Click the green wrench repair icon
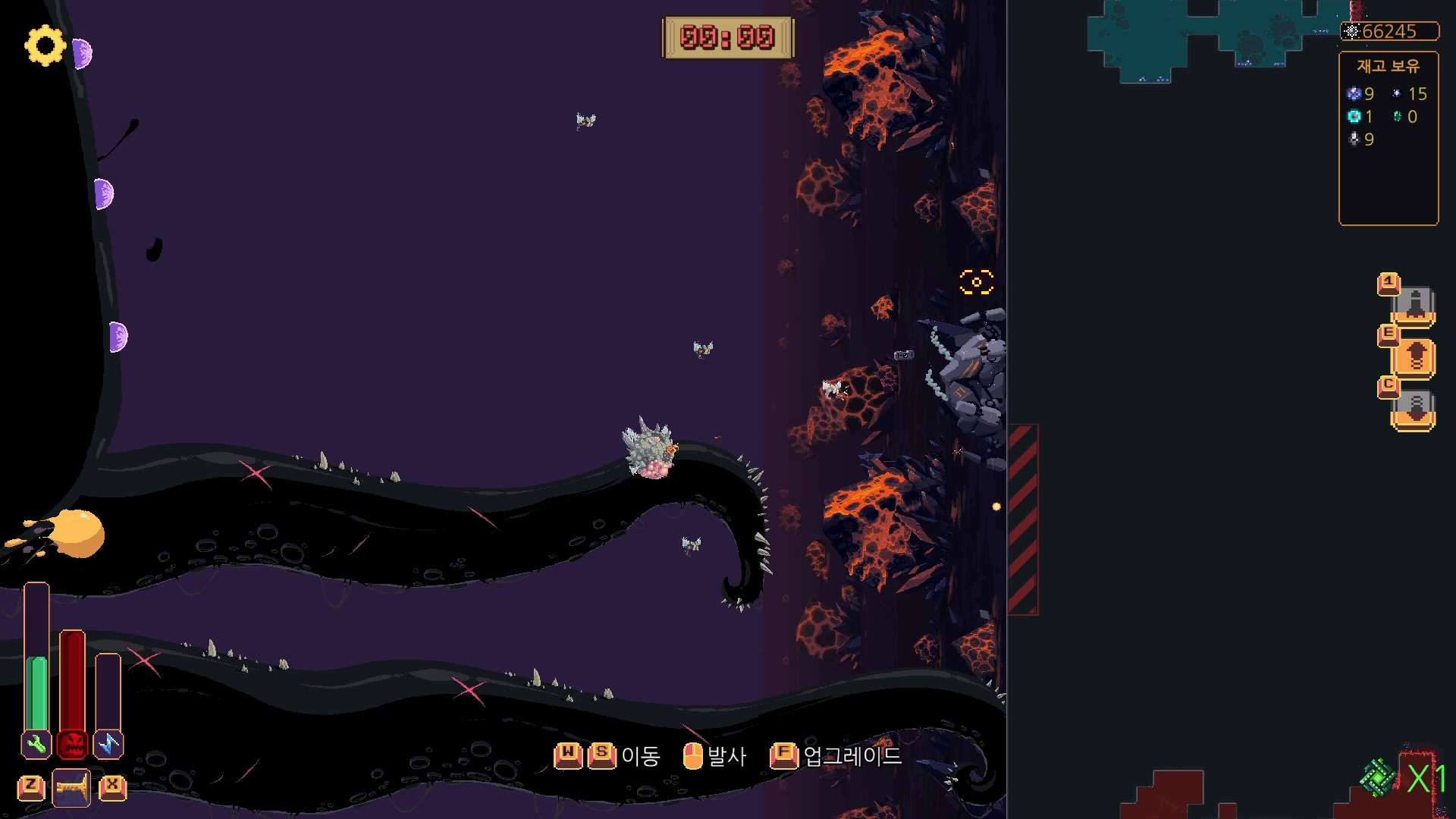This screenshot has height=819, width=1456. [x=36, y=745]
